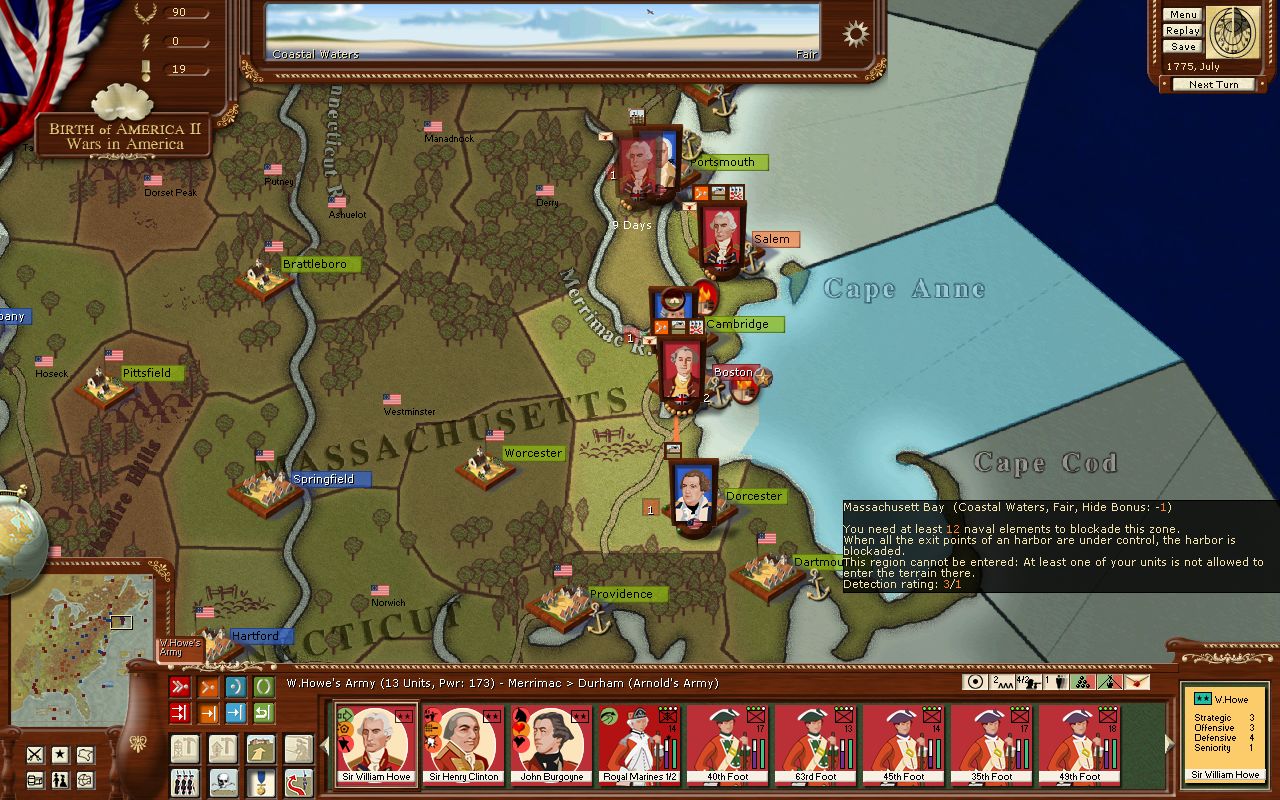The width and height of the screenshot is (1280, 800).
Task: Click the Replay button
Action: click(x=1182, y=31)
